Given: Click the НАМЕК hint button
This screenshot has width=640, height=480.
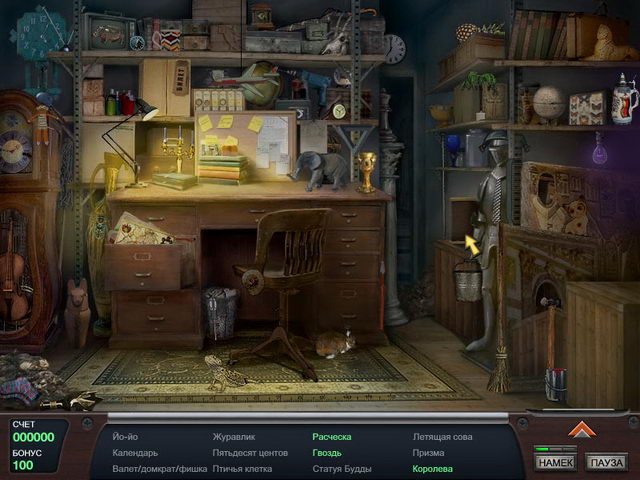Looking at the screenshot, I should point(555,463).
